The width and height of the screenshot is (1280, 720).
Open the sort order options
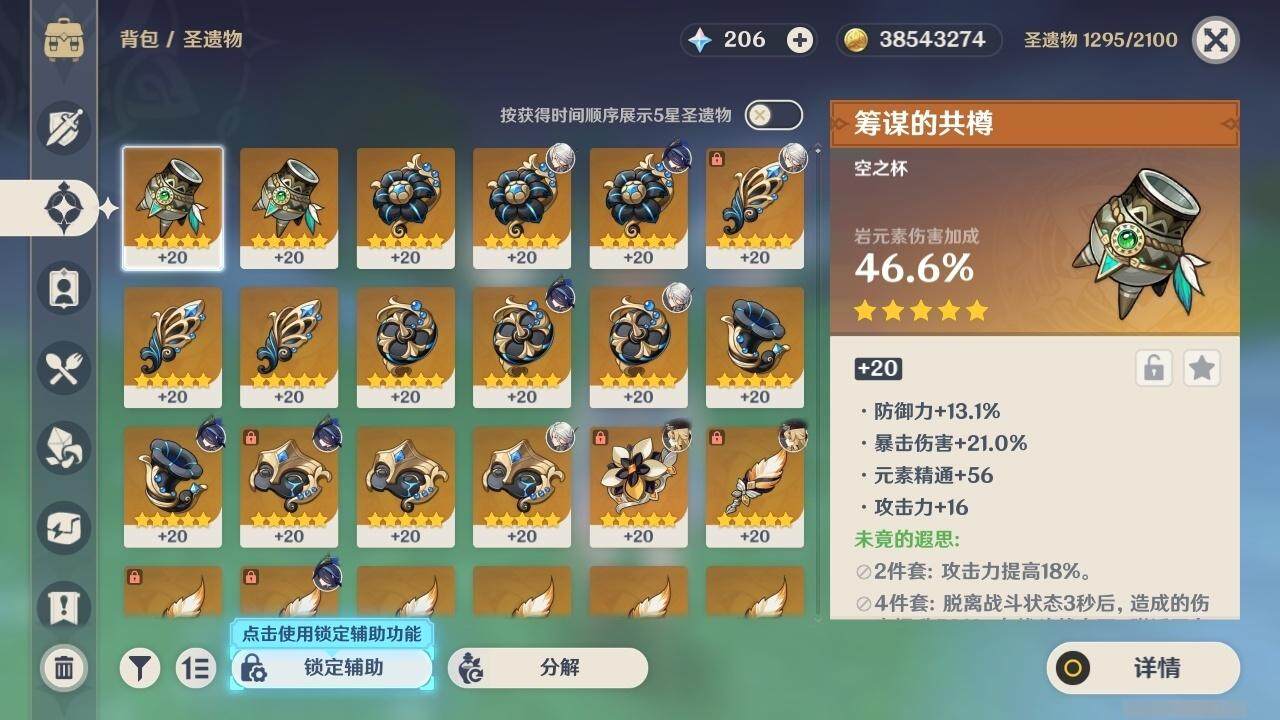click(196, 668)
